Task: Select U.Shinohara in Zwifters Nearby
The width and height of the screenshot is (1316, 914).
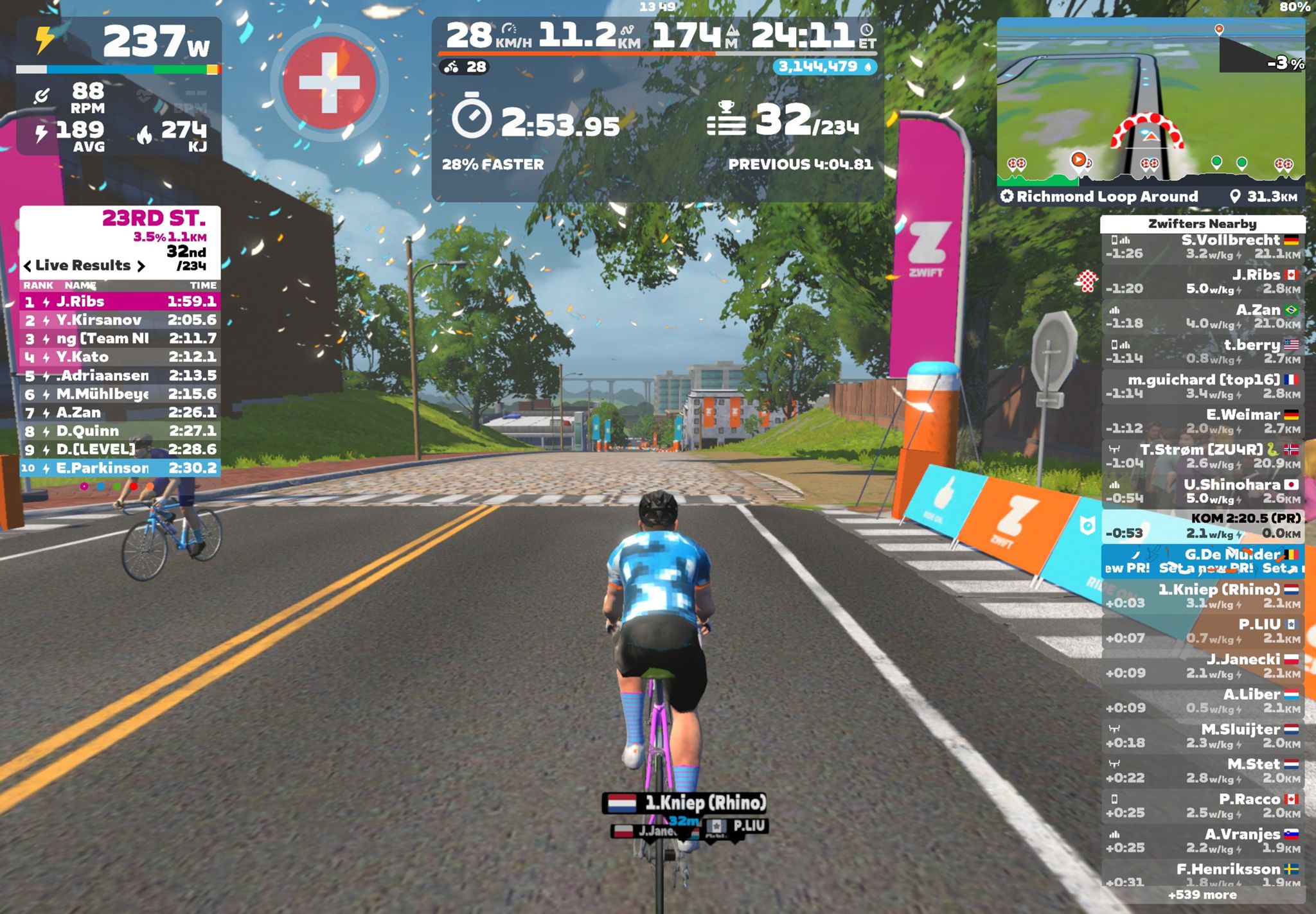Action: point(1202,491)
